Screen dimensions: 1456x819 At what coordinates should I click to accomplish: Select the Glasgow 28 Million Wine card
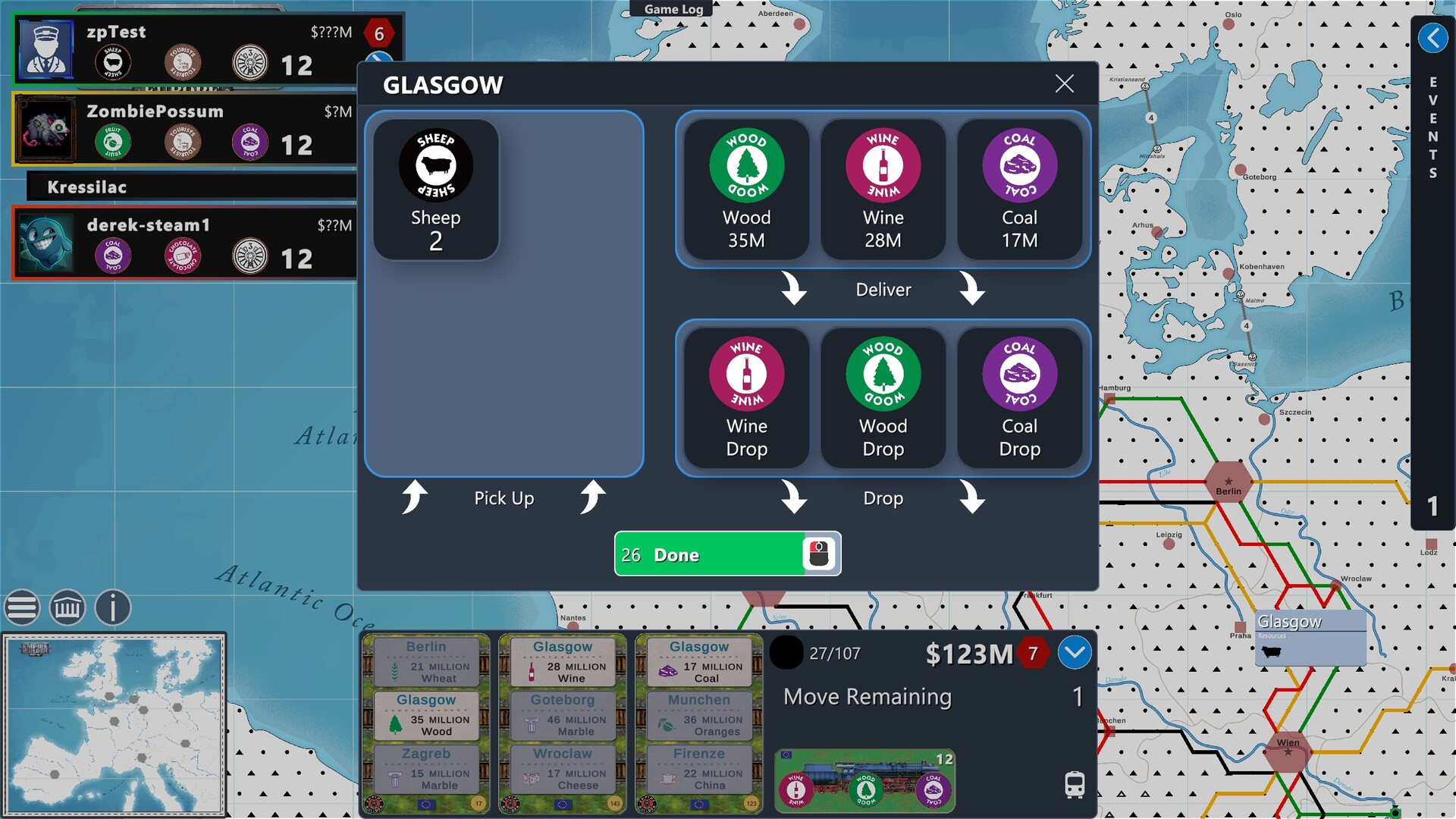[x=561, y=661]
